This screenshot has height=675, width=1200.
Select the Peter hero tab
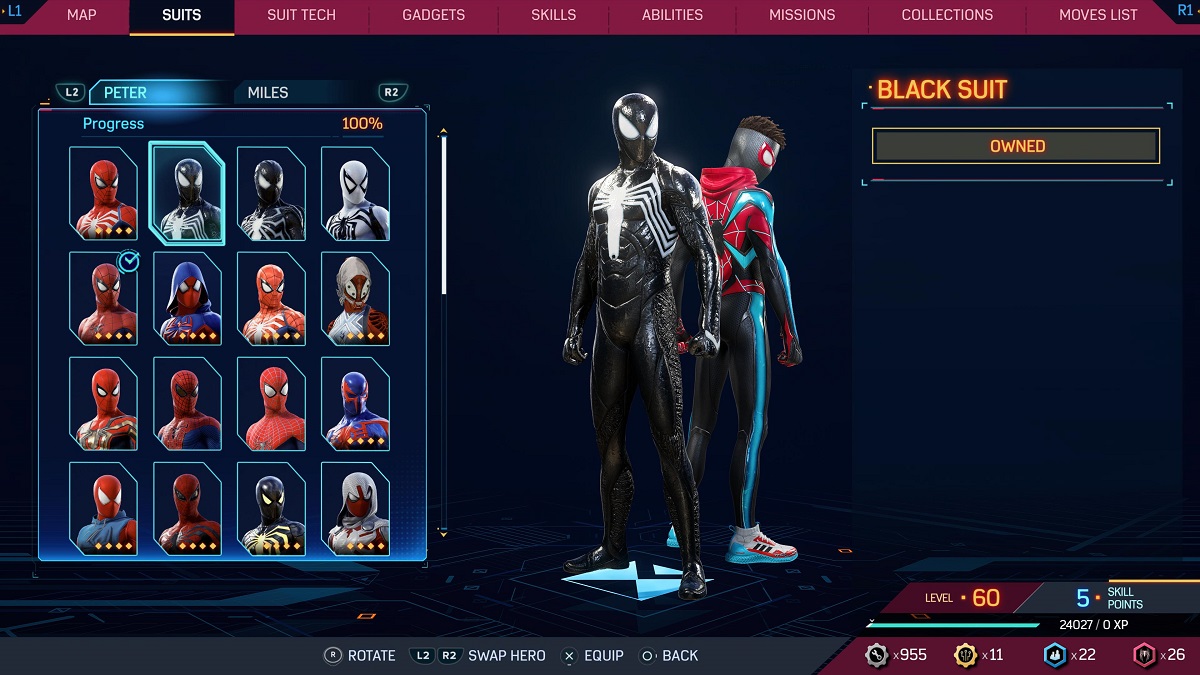125,92
